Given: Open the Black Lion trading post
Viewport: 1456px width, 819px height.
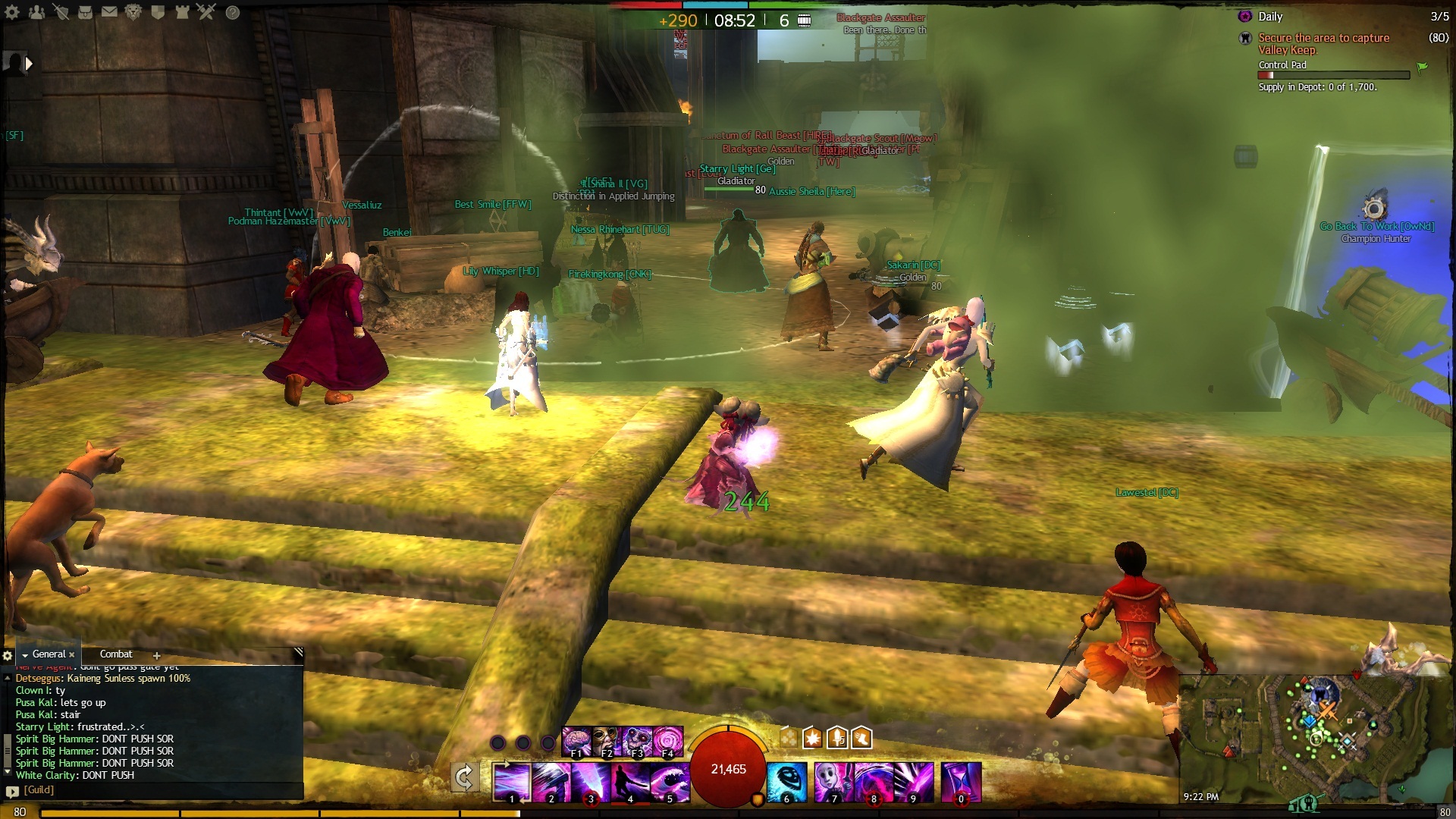Looking at the screenshot, I should tap(133, 12).
